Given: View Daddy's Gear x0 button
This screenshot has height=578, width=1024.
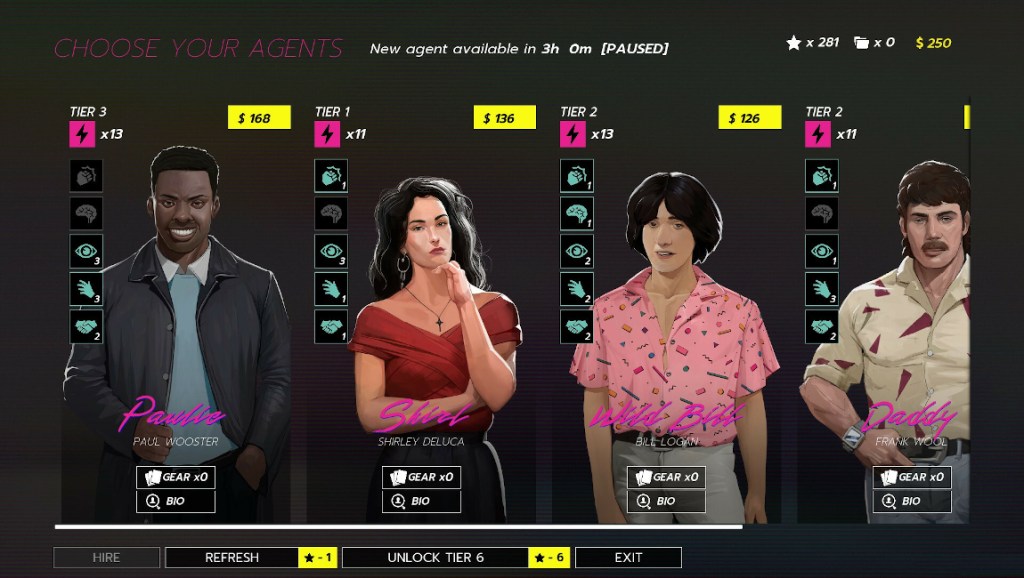Looking at the screenshot, I should (x=911, y=477).
